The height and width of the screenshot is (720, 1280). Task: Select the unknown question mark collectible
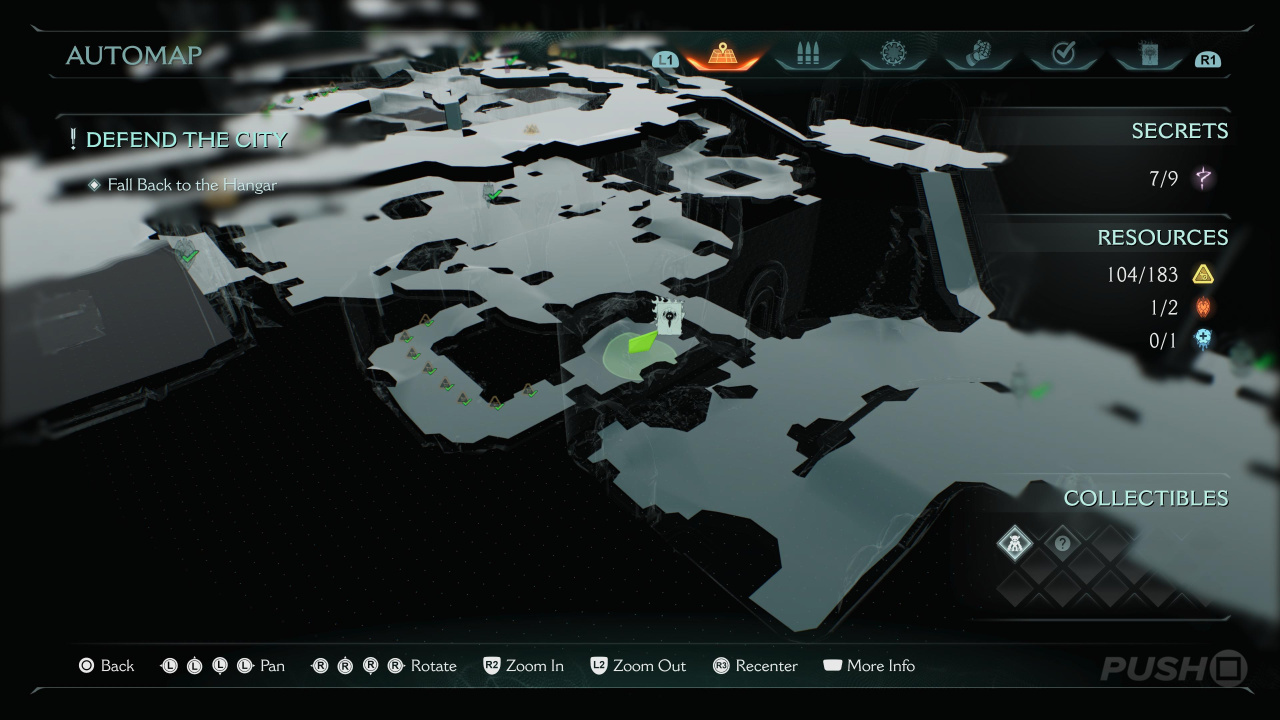pos(1062,544)
